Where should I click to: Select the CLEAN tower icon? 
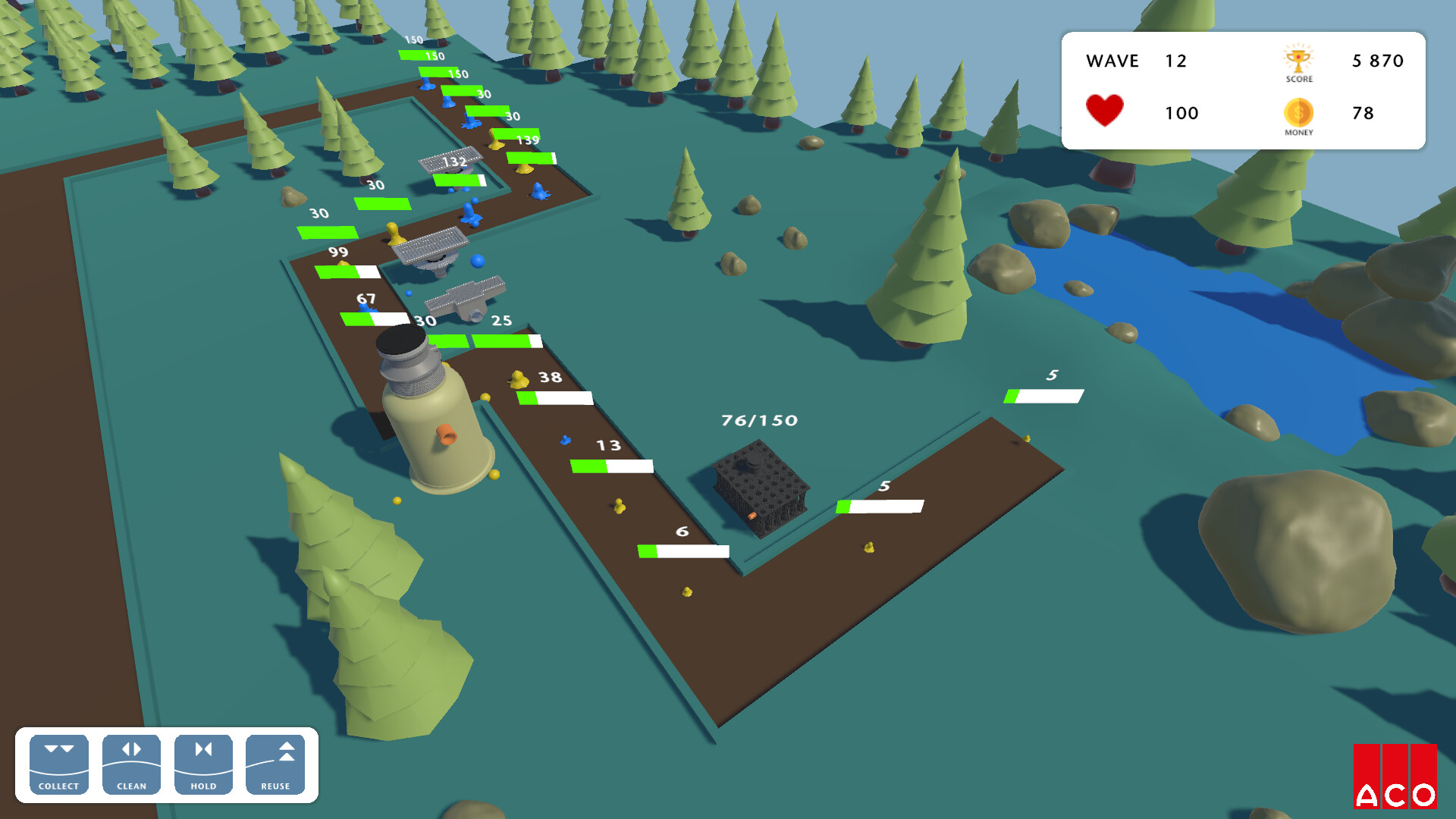130,764
